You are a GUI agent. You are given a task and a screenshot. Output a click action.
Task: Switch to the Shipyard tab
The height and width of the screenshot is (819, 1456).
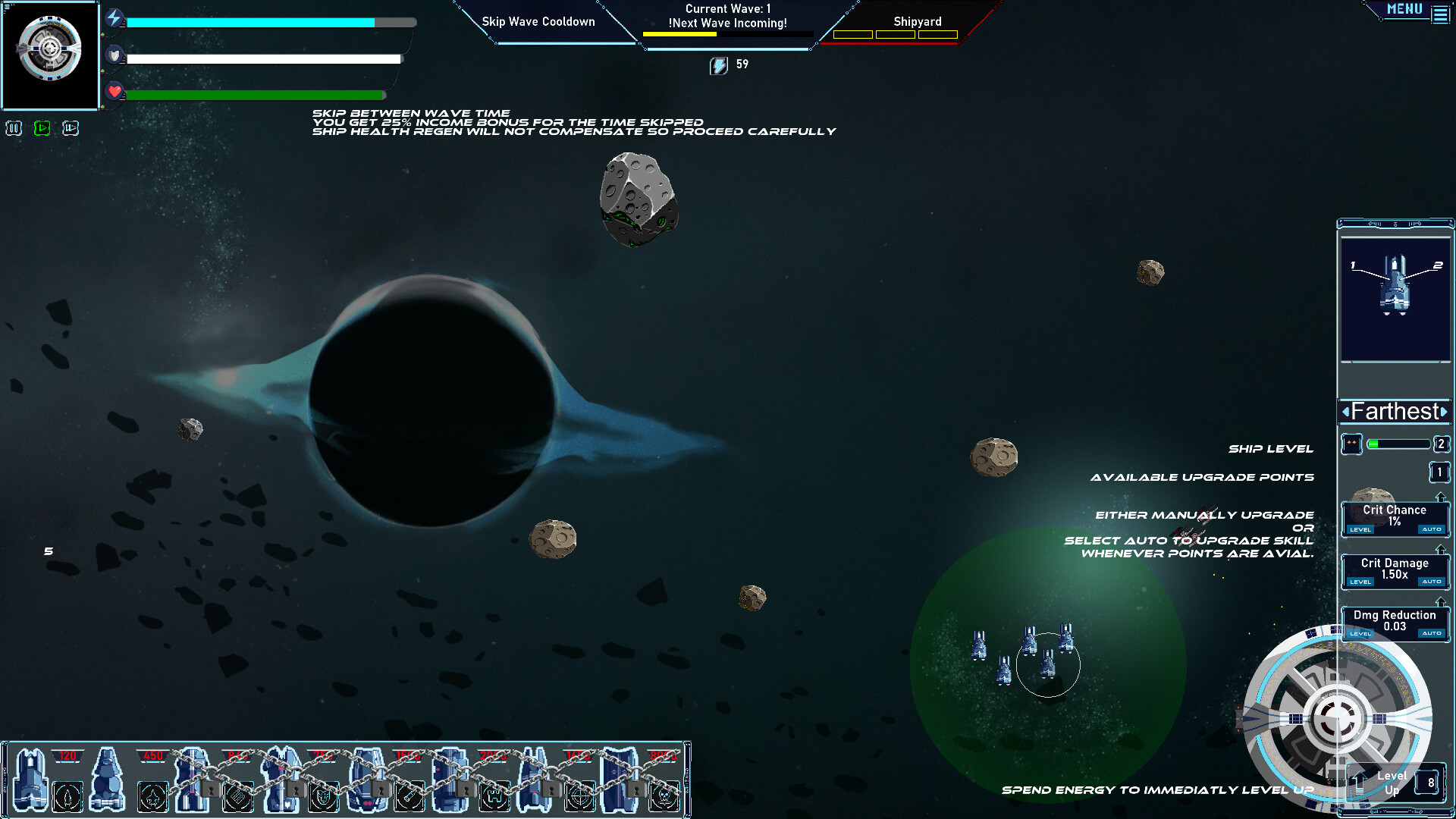click(919, 21)
